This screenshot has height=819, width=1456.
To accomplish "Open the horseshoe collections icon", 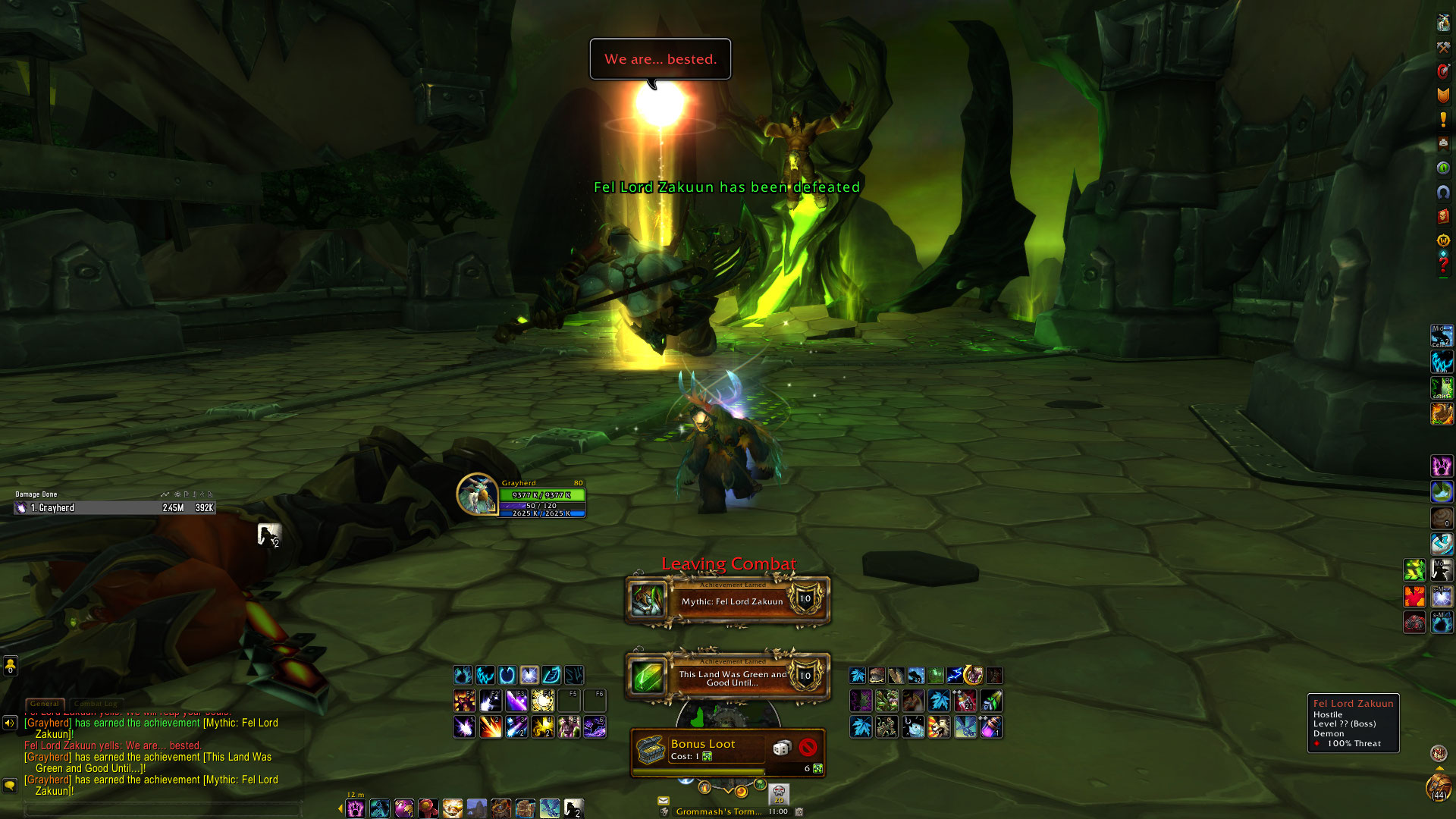I will click(1443, 193).
